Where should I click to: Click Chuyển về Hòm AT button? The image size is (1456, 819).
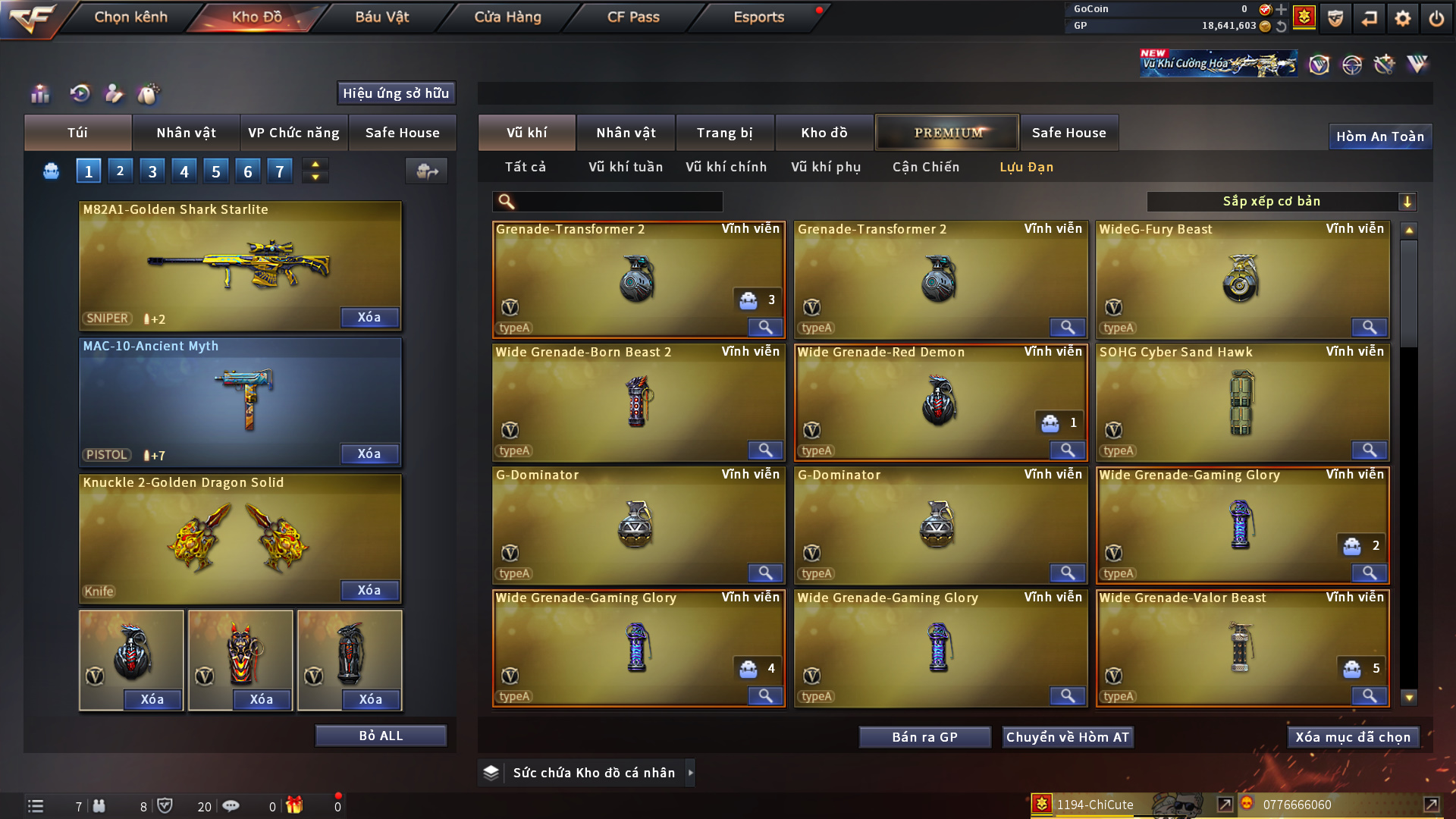1067,737
